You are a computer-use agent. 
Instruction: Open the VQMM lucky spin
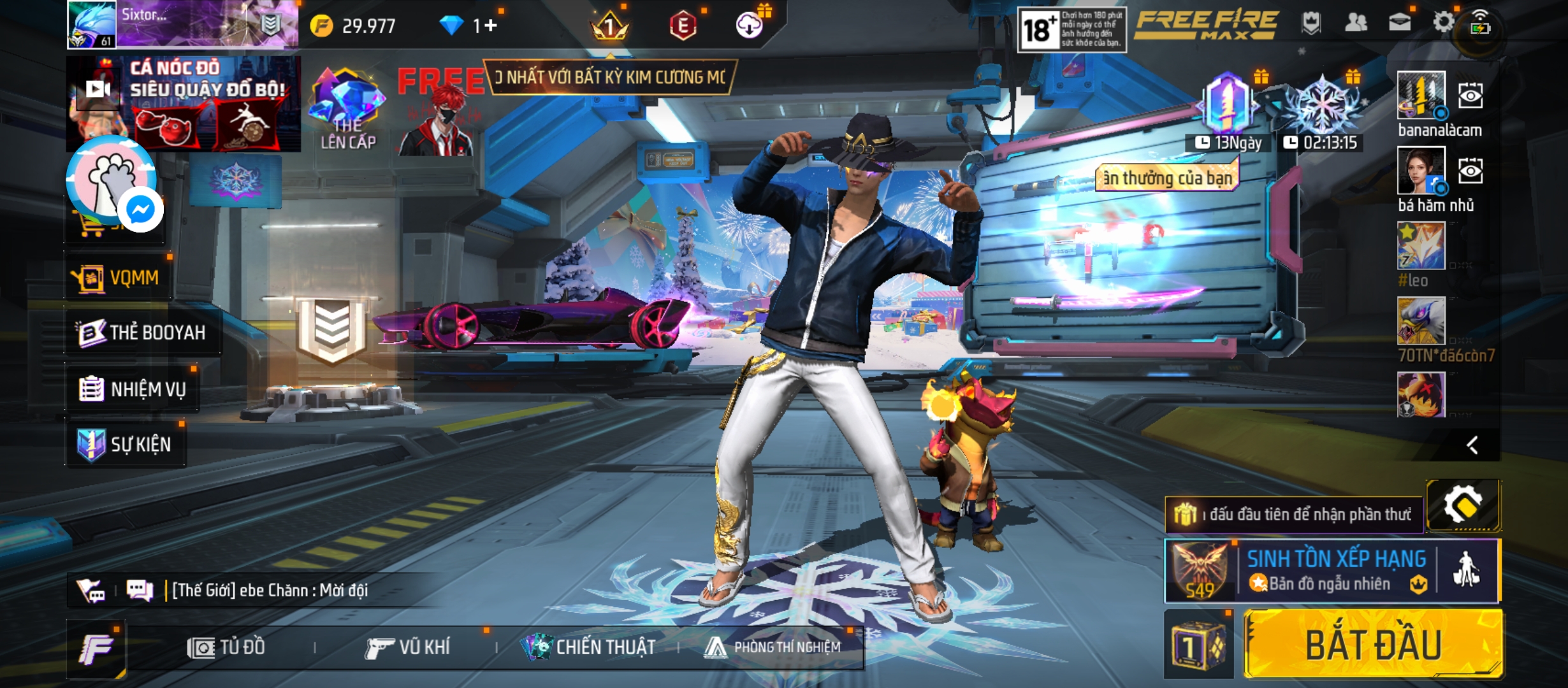(x=117, y=278)
